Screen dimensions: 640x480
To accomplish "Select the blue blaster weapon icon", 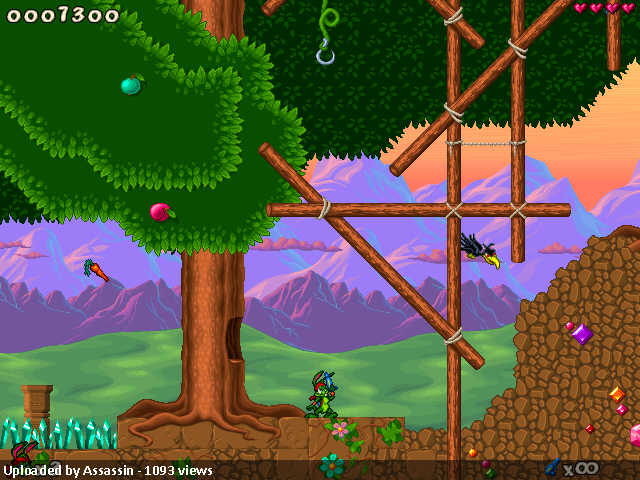I will tap(551, 466).
